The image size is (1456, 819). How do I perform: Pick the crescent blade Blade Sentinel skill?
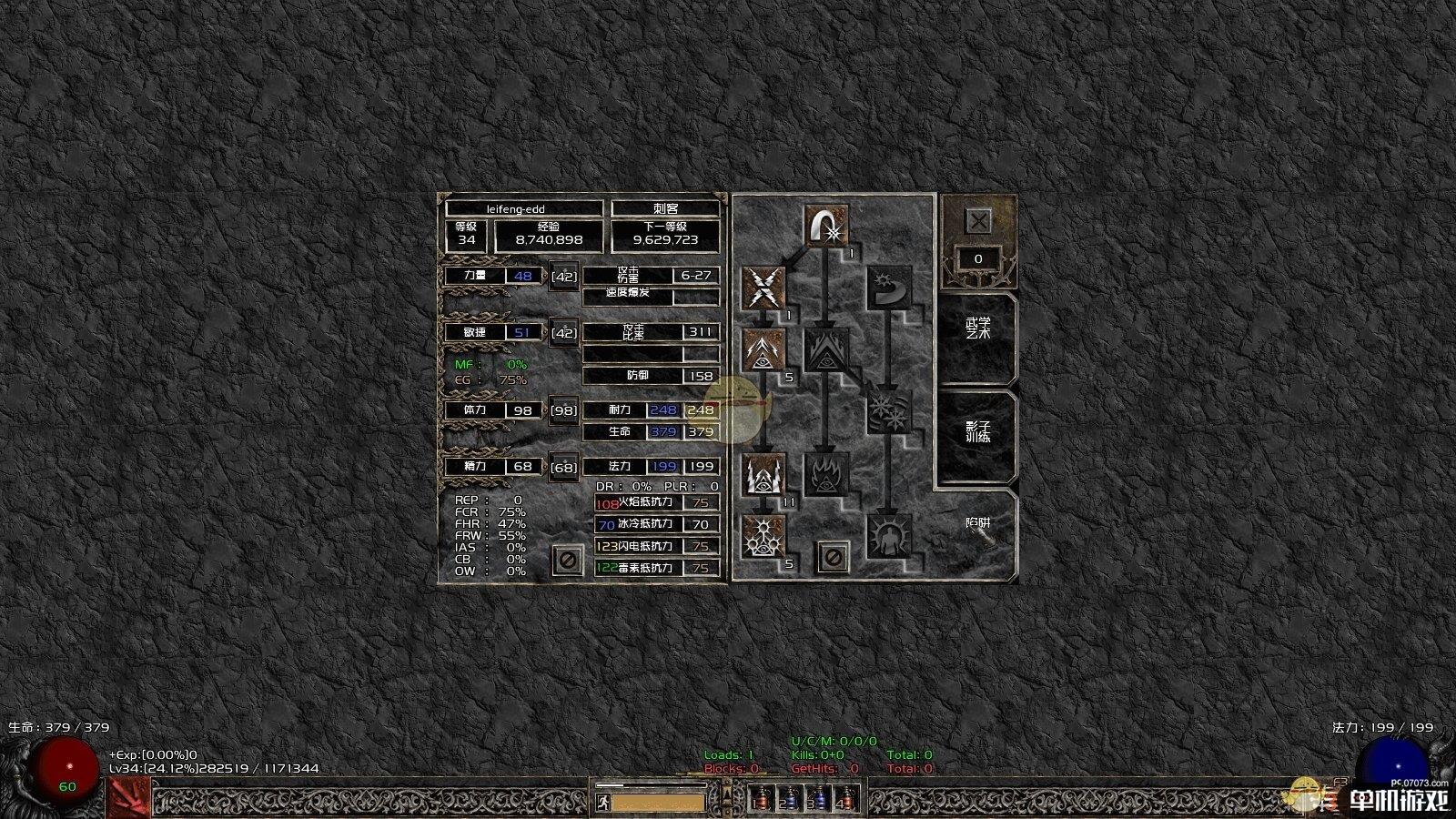pos(889,288)
